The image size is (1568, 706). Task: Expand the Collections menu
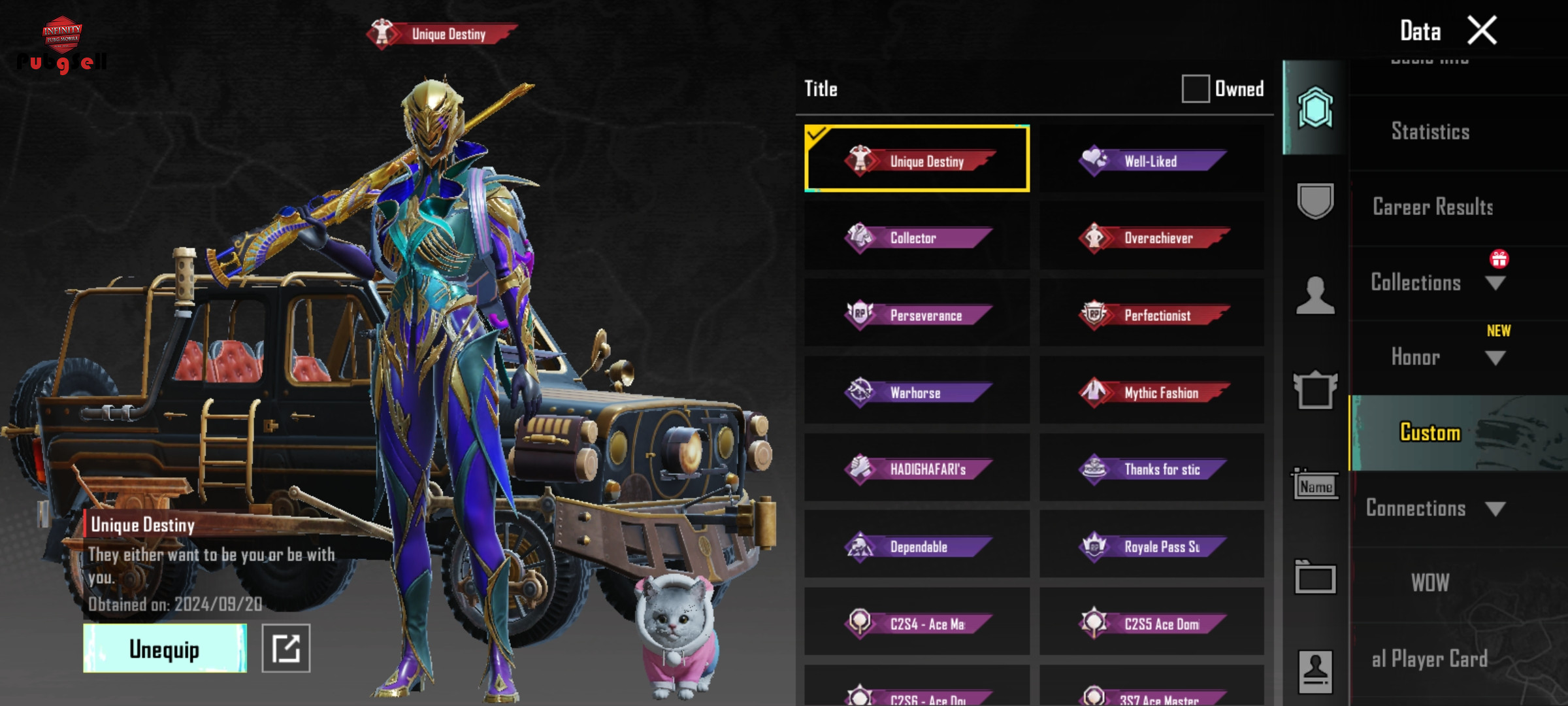click(1437, 282)
